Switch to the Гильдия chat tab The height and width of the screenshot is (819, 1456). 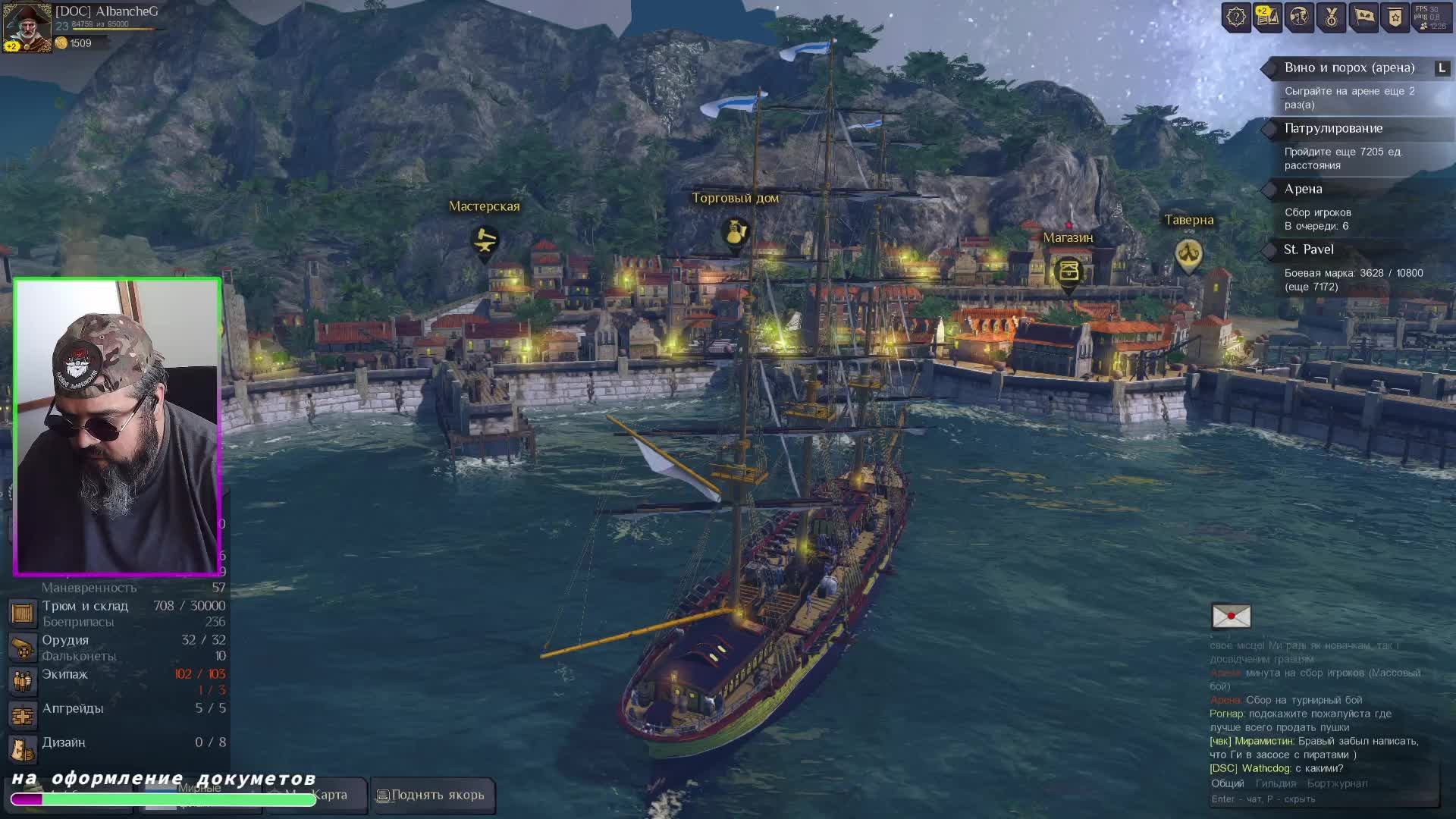[x=1276, y=784]
